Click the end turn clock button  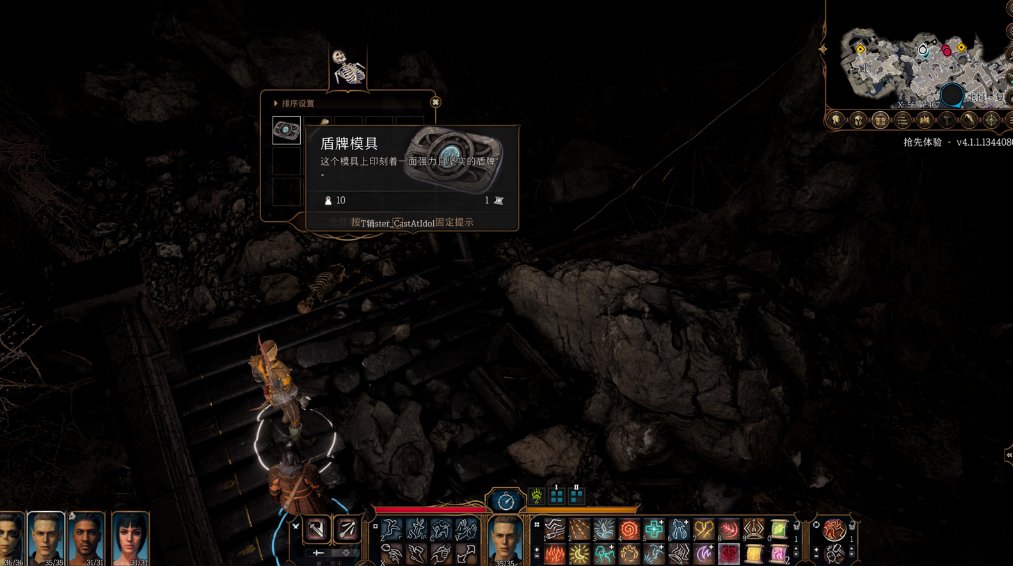click(505, 499)
